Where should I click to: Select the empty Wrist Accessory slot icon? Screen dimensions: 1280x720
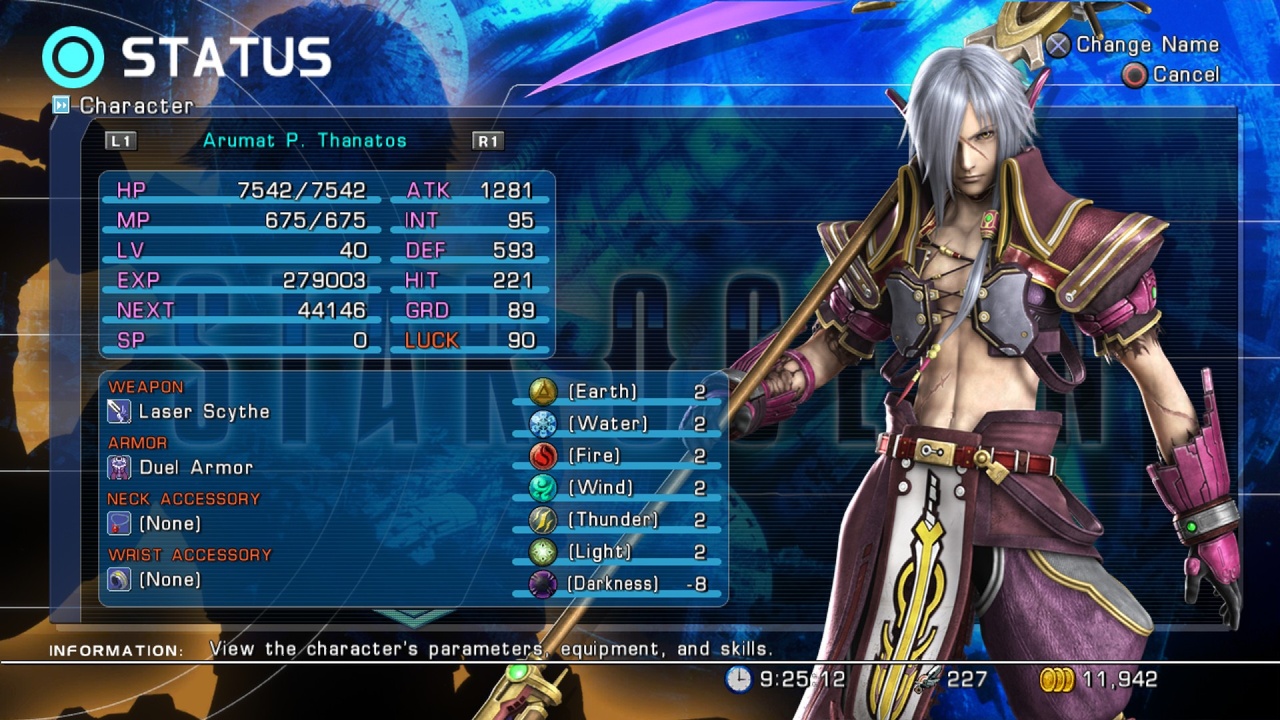[x=117, y=579]
